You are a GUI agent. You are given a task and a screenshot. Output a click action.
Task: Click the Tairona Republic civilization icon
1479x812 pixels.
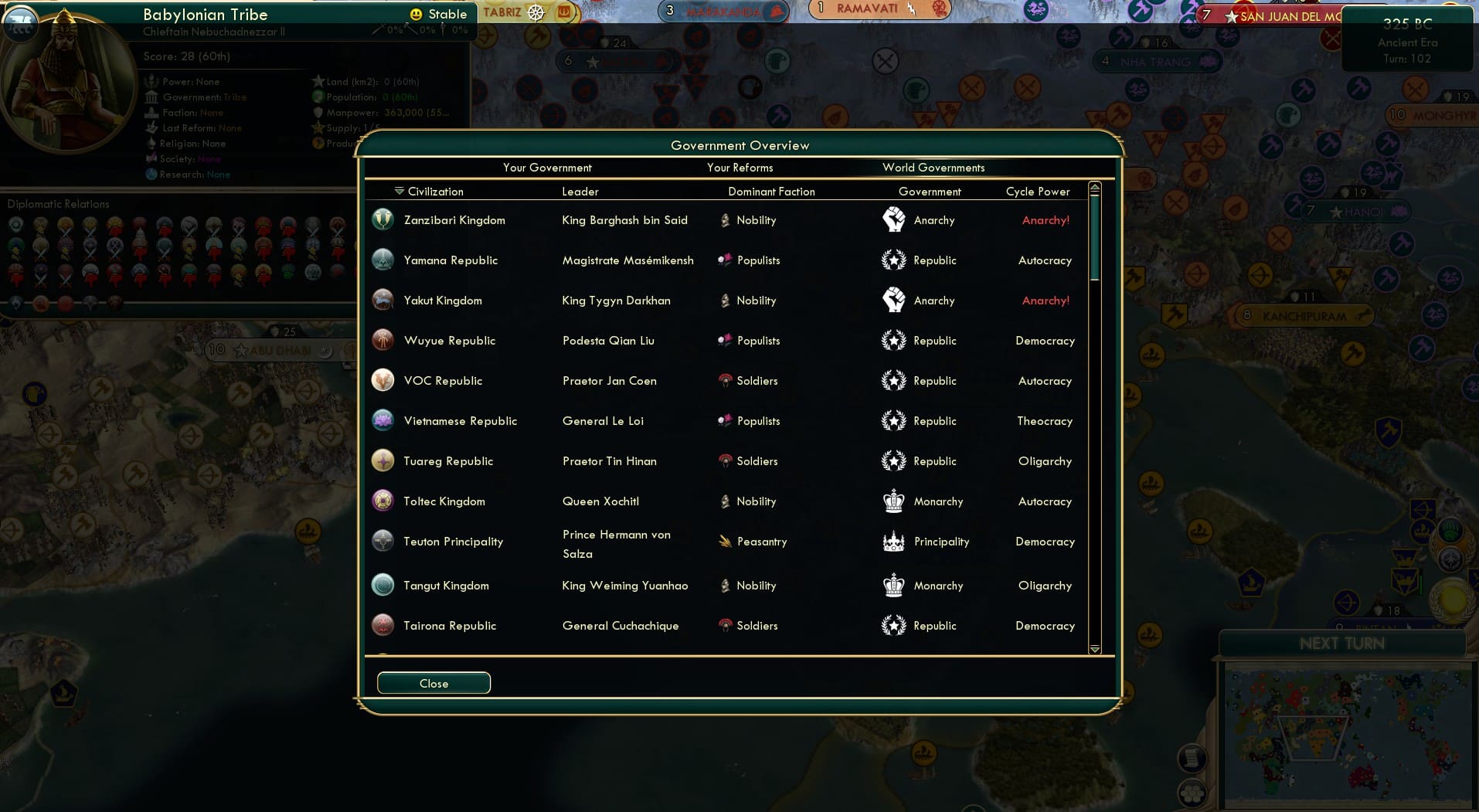pyautogui.click(x=382, y=625)
